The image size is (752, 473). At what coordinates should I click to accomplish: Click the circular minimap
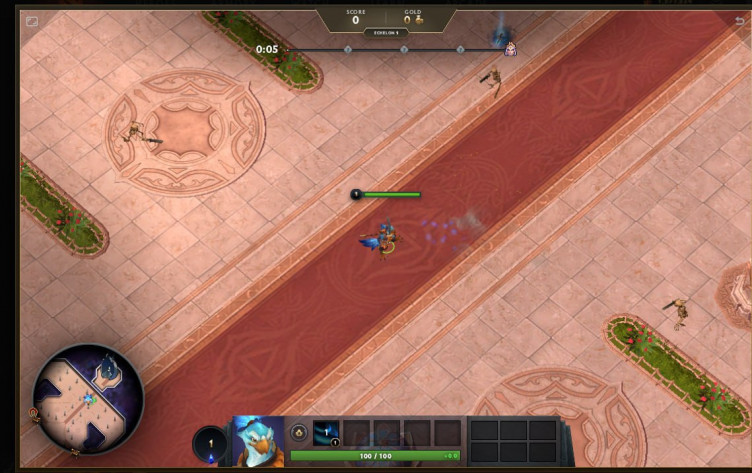[x=87, y=398]
